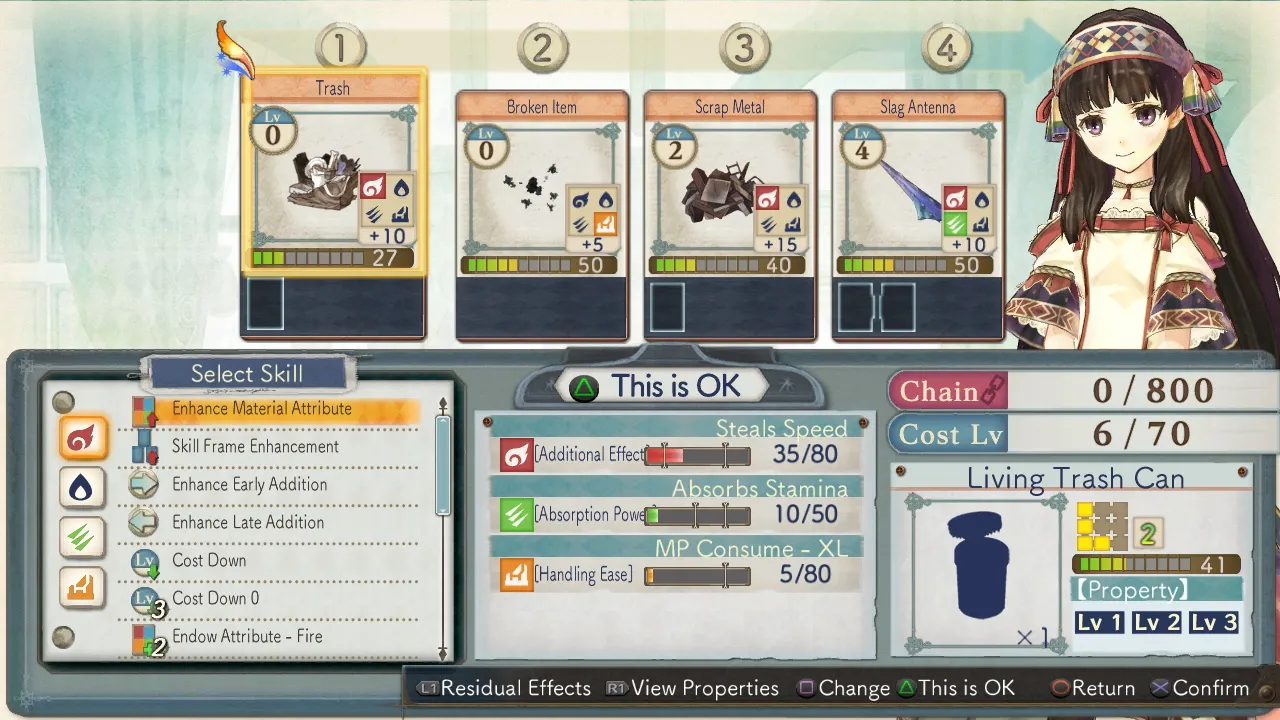Image resolution: width=1280 pixels, height=720 pixels.
Task: Click the Additional Effect fire icon
Action: coord(516,455)
